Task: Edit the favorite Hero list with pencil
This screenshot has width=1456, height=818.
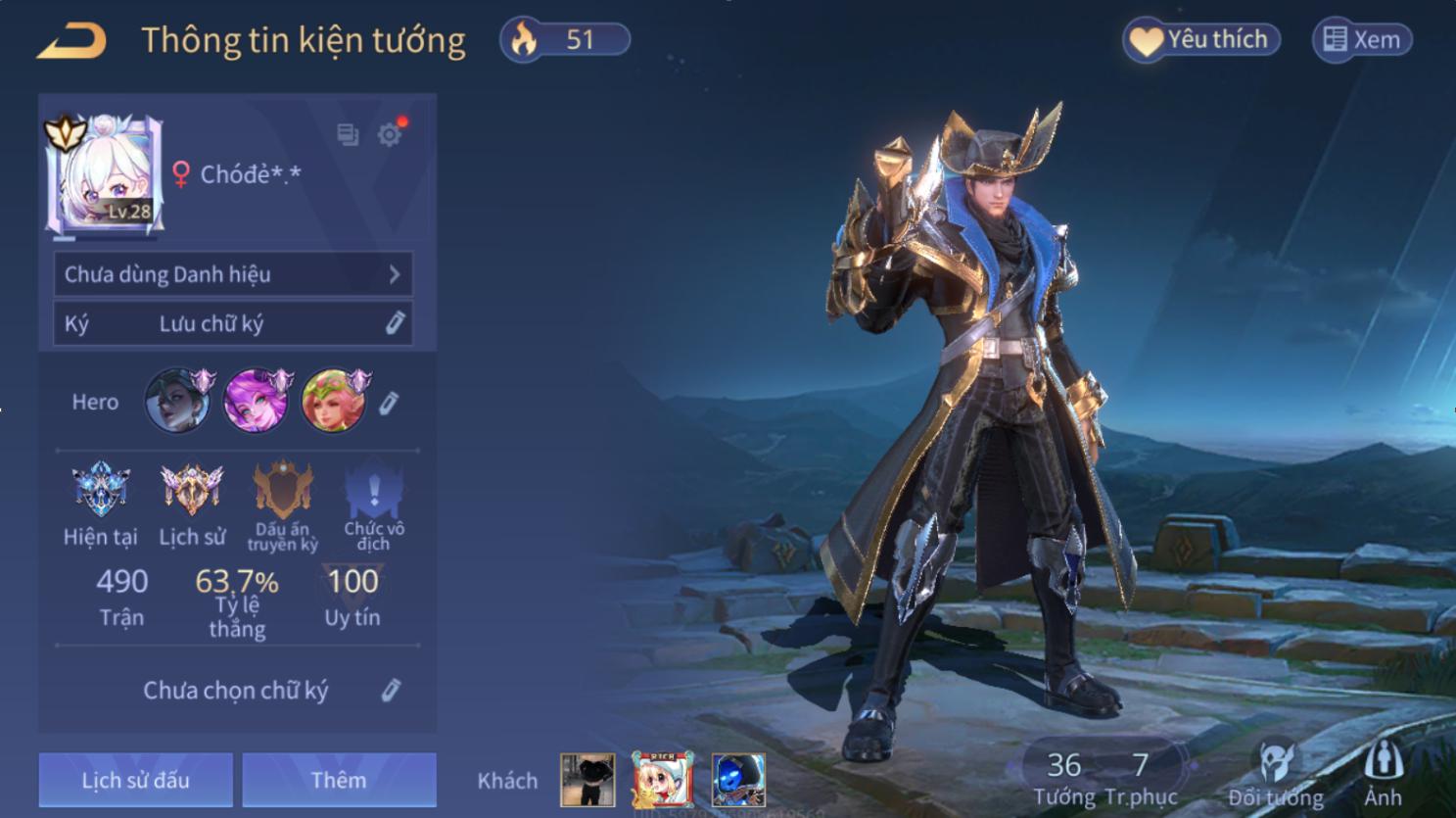Action: click(x=389, y=403)
